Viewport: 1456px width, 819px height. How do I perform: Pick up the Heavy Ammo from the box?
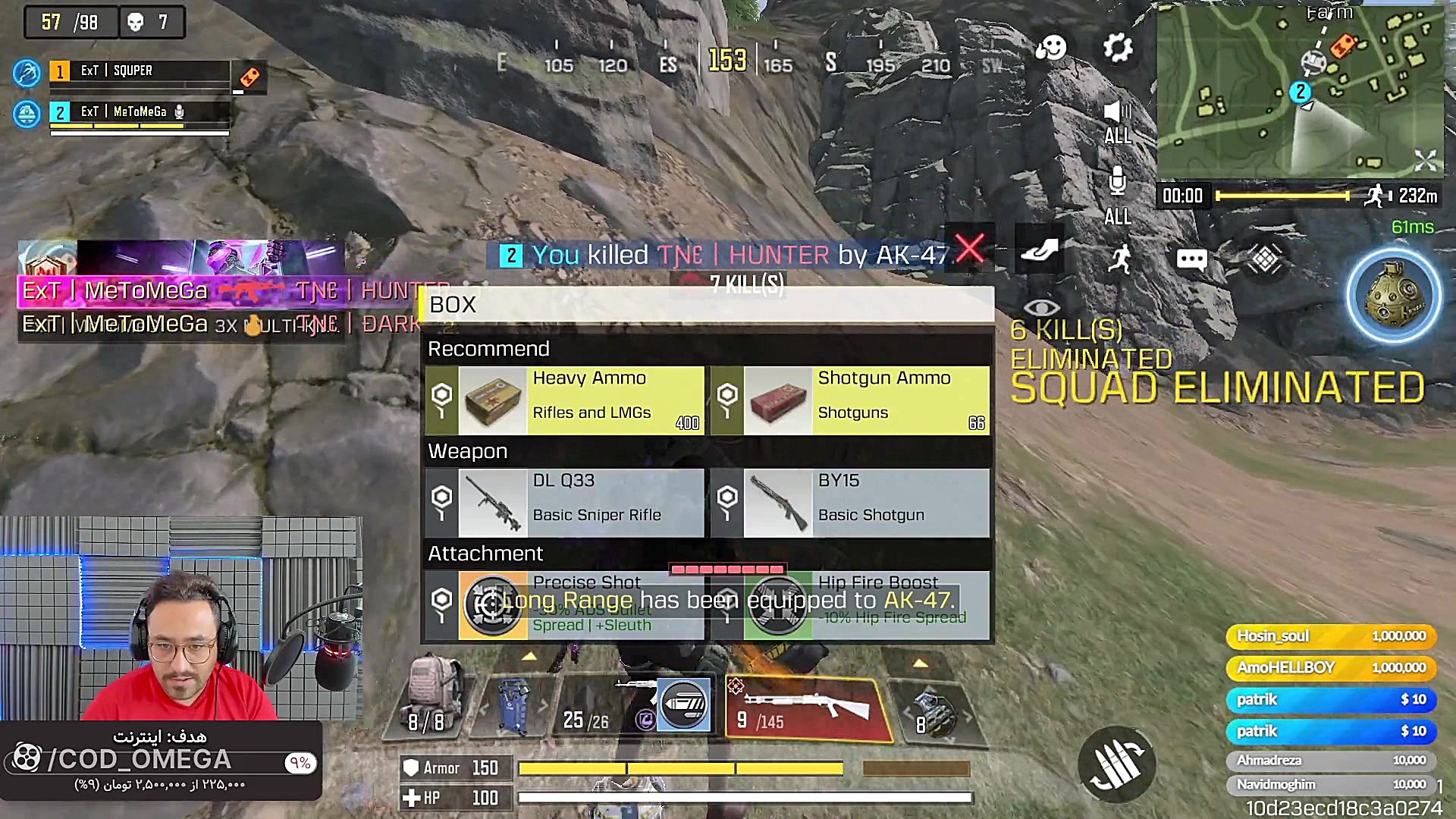point(563,400)
